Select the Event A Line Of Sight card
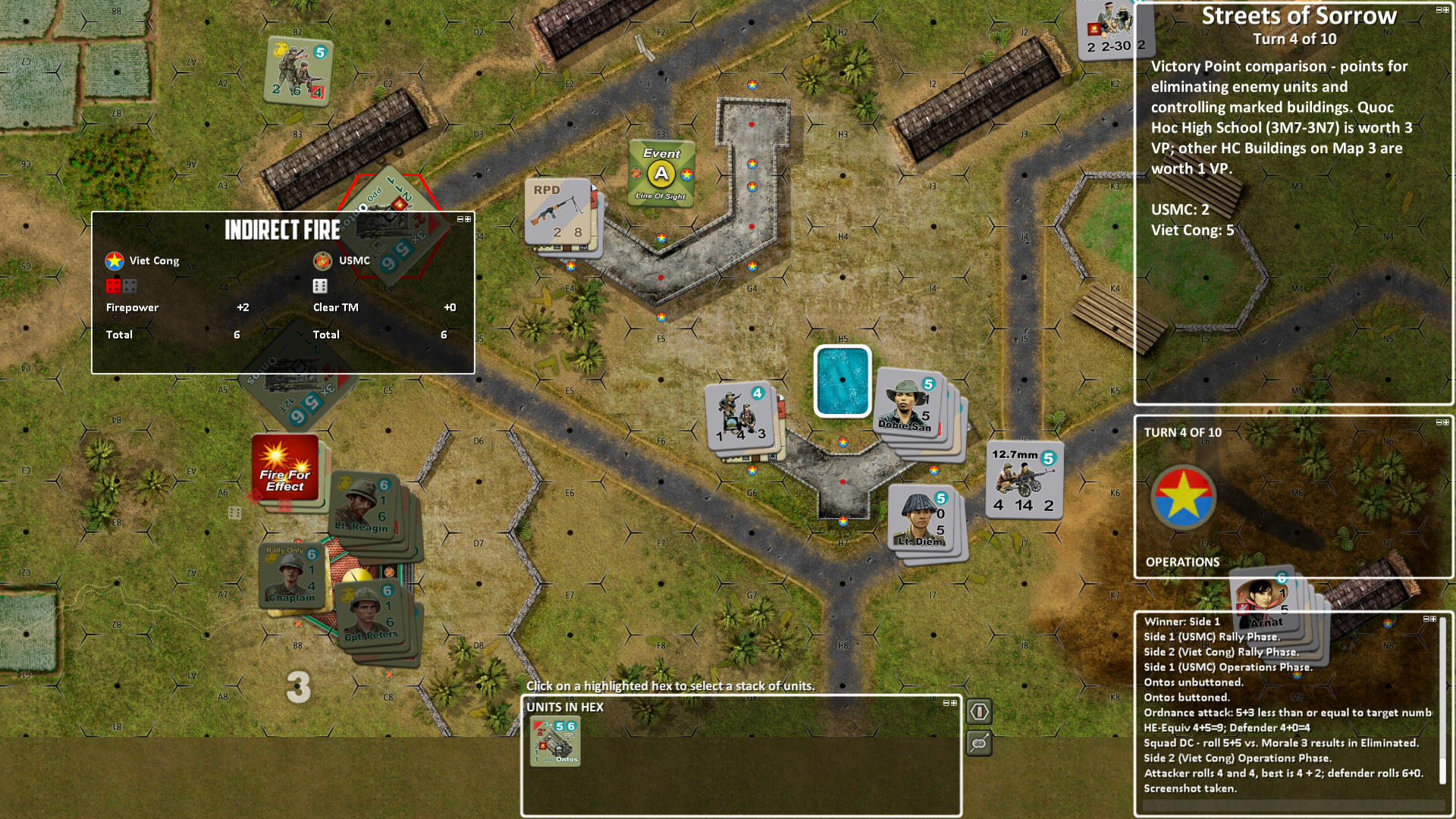The height and width of the screenshot is (819, 1456). coord(661,173)
